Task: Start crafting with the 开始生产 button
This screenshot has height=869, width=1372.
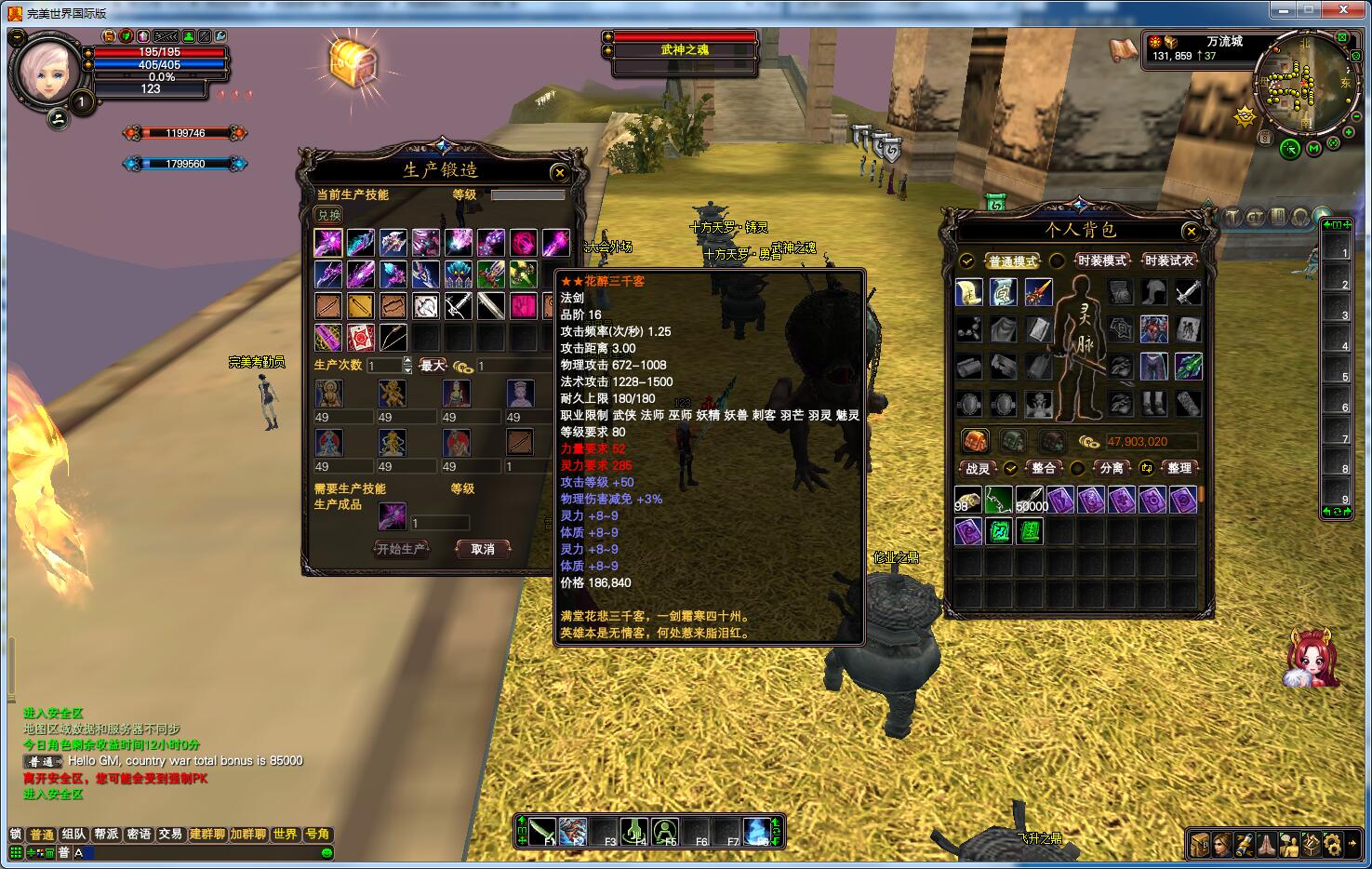Action: pyautogui.click(x=401, y=549)
